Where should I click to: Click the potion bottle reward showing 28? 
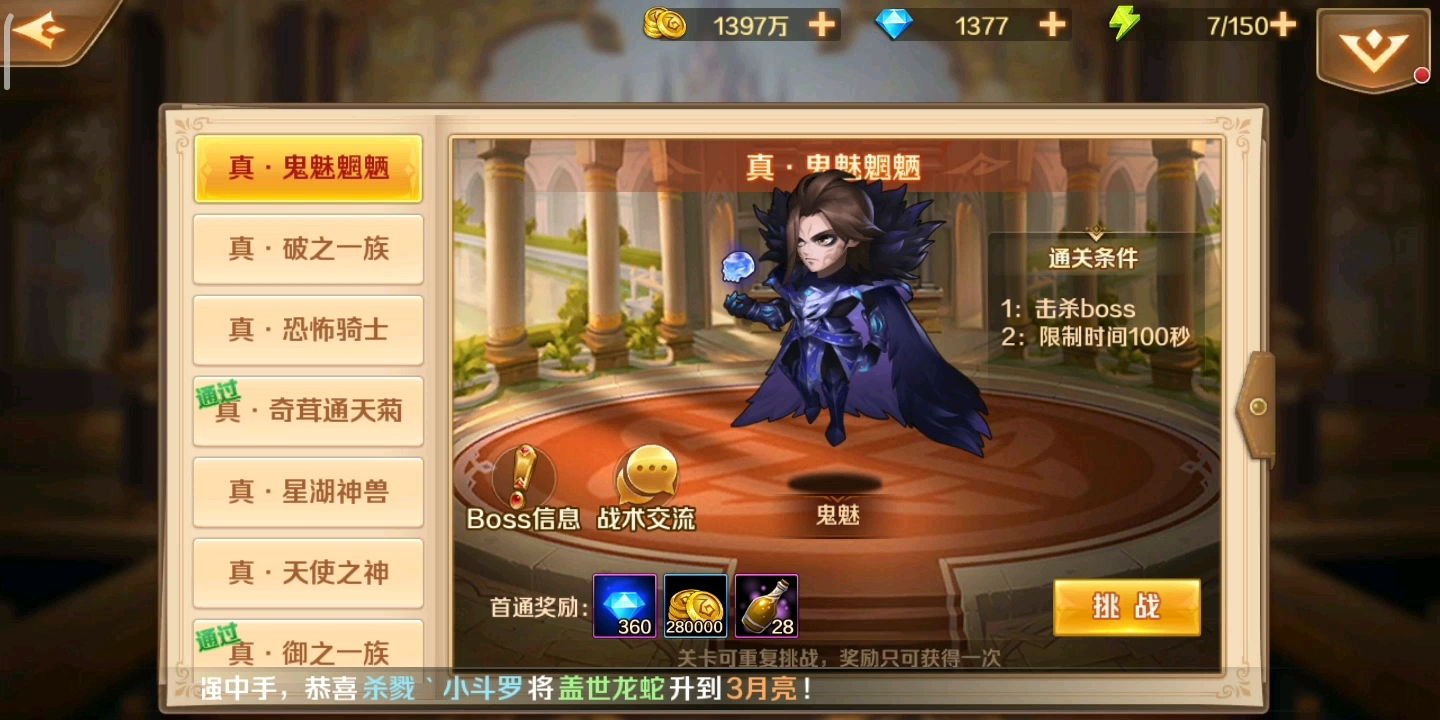[x=766, y=604]
